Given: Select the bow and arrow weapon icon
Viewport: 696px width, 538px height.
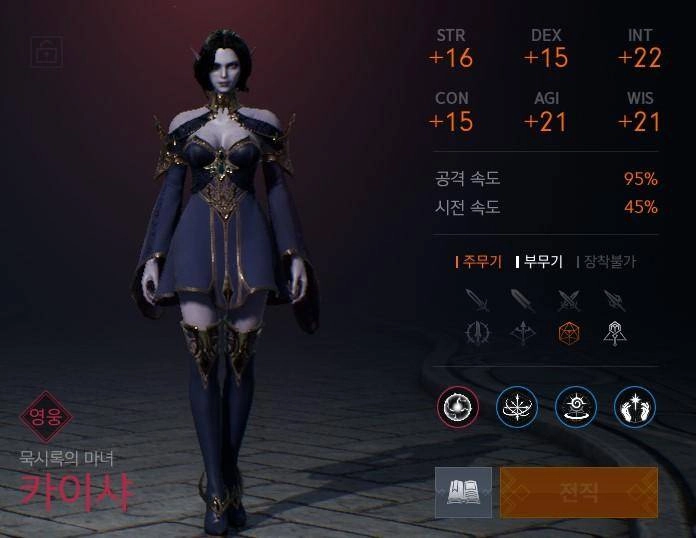Looking at the screenshot, I should click(523, 333).
